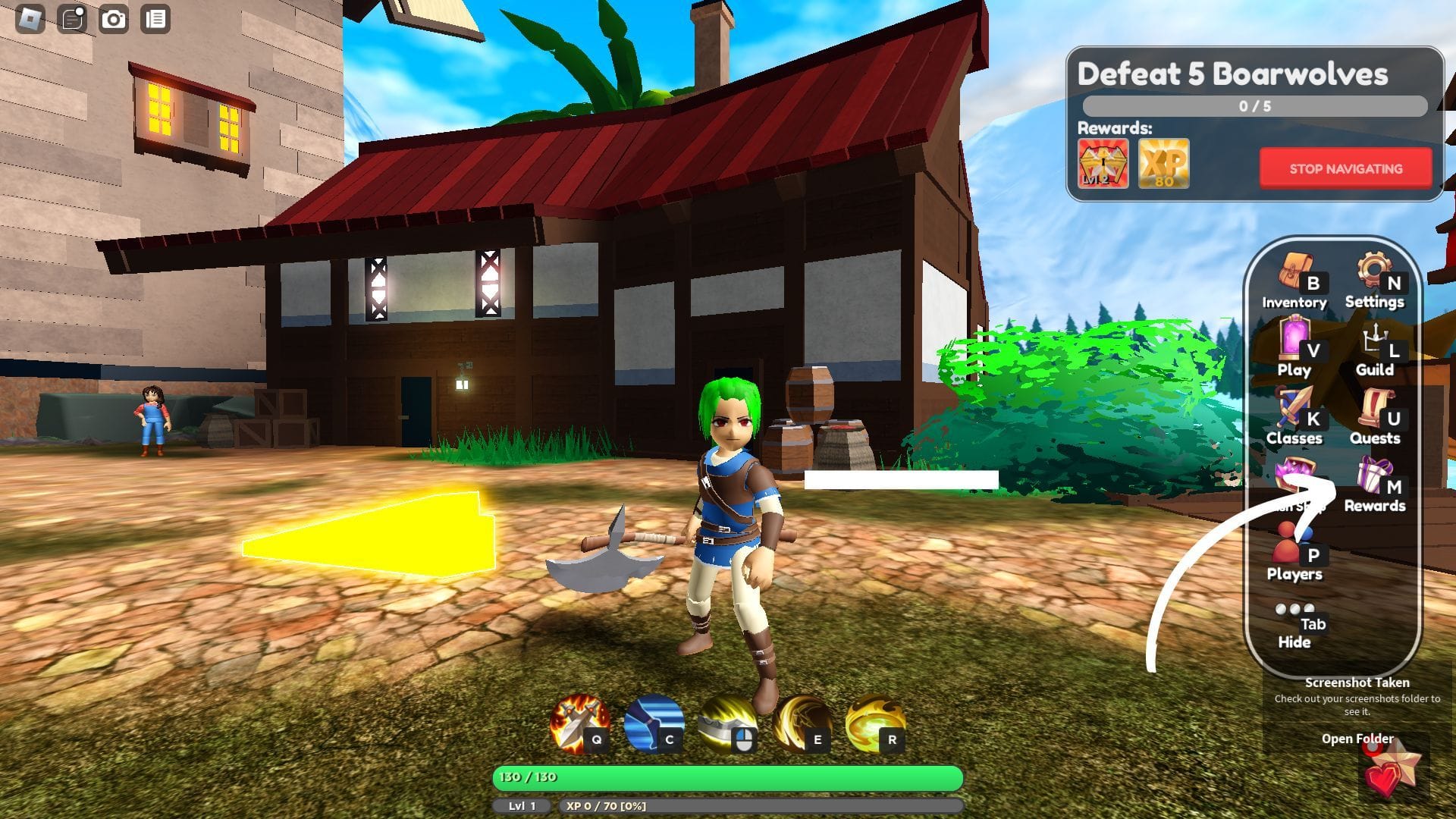1456x819 pixels.
Task: Open the heart and star icon
Action: (1389, 770)
